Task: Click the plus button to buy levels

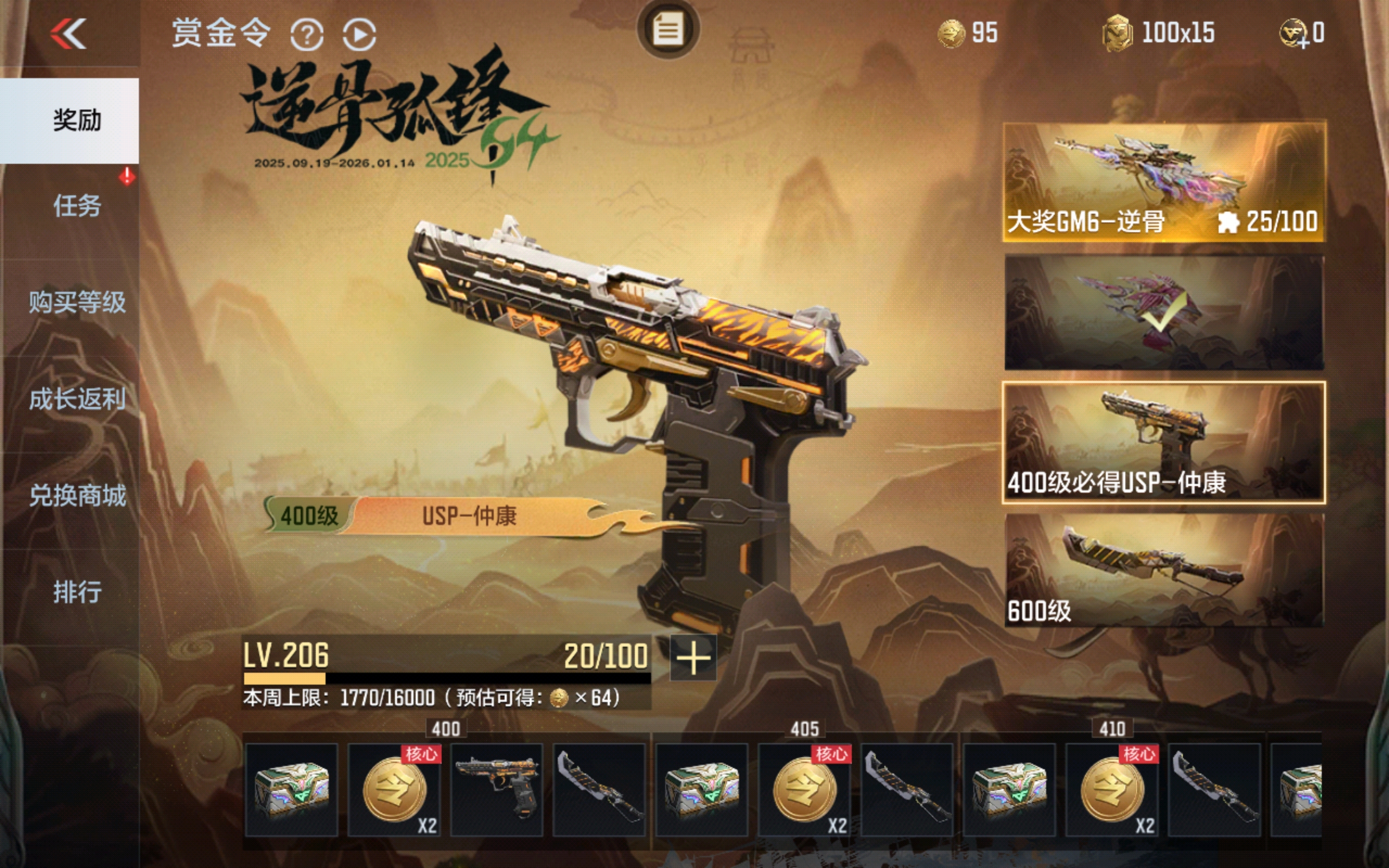Action: pos(693,658)
